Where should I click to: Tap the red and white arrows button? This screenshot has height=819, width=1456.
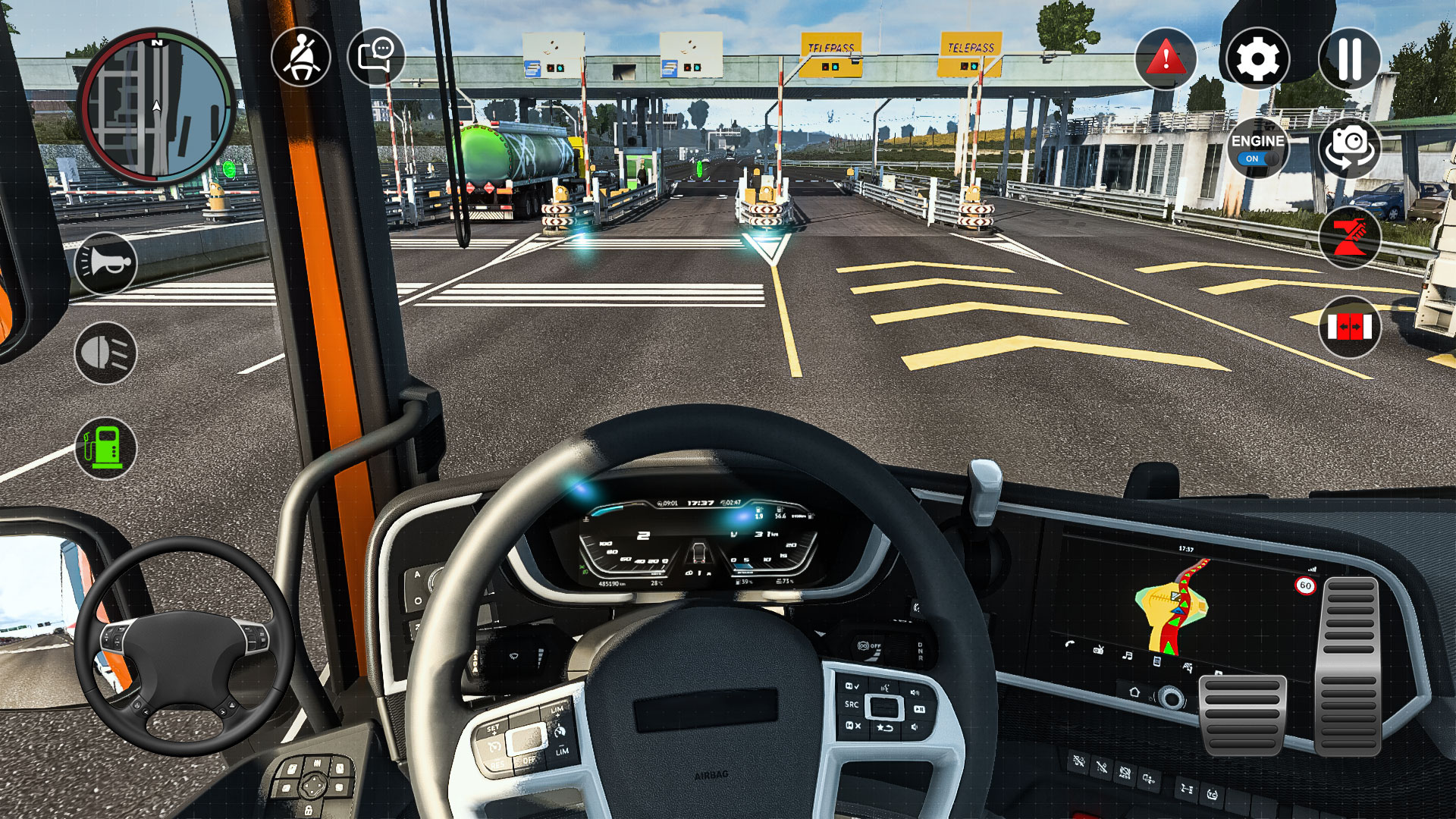point(1349,328)
